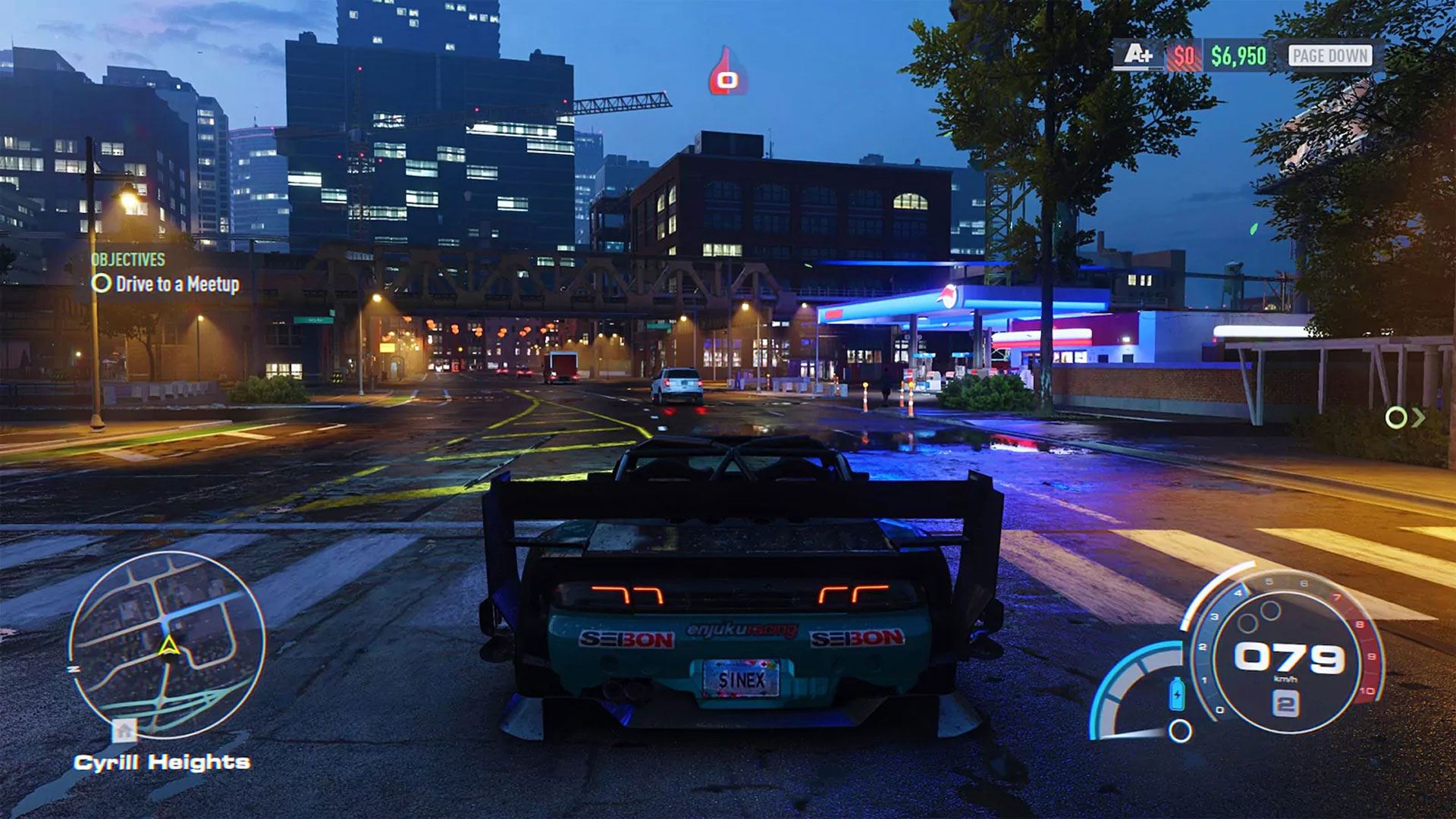Open the circular minimap
Image resolution: width=1456 pixels, height=819 pixels.
point(167,645)
